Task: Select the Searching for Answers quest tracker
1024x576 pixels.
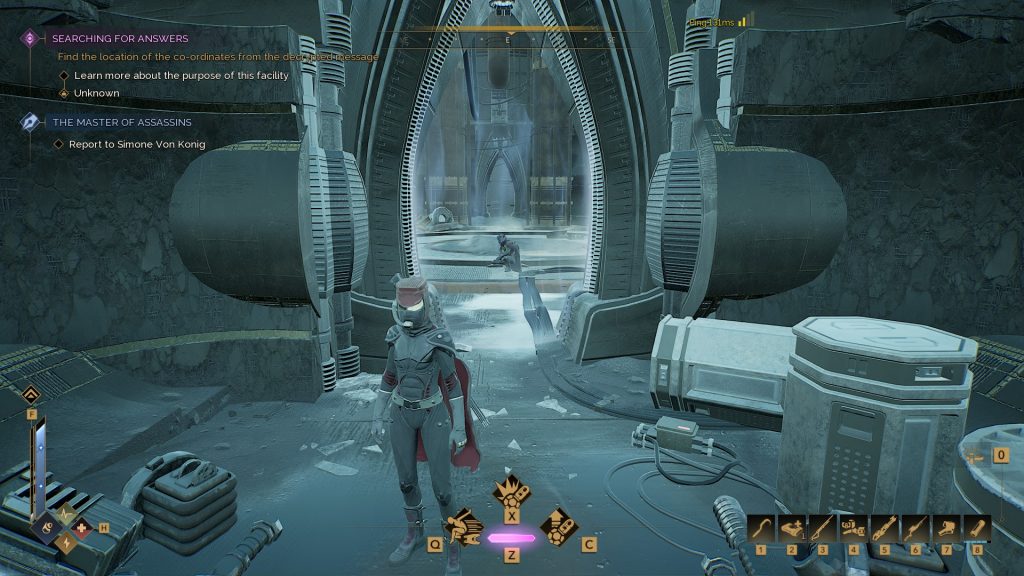Action: coord(120,38)
